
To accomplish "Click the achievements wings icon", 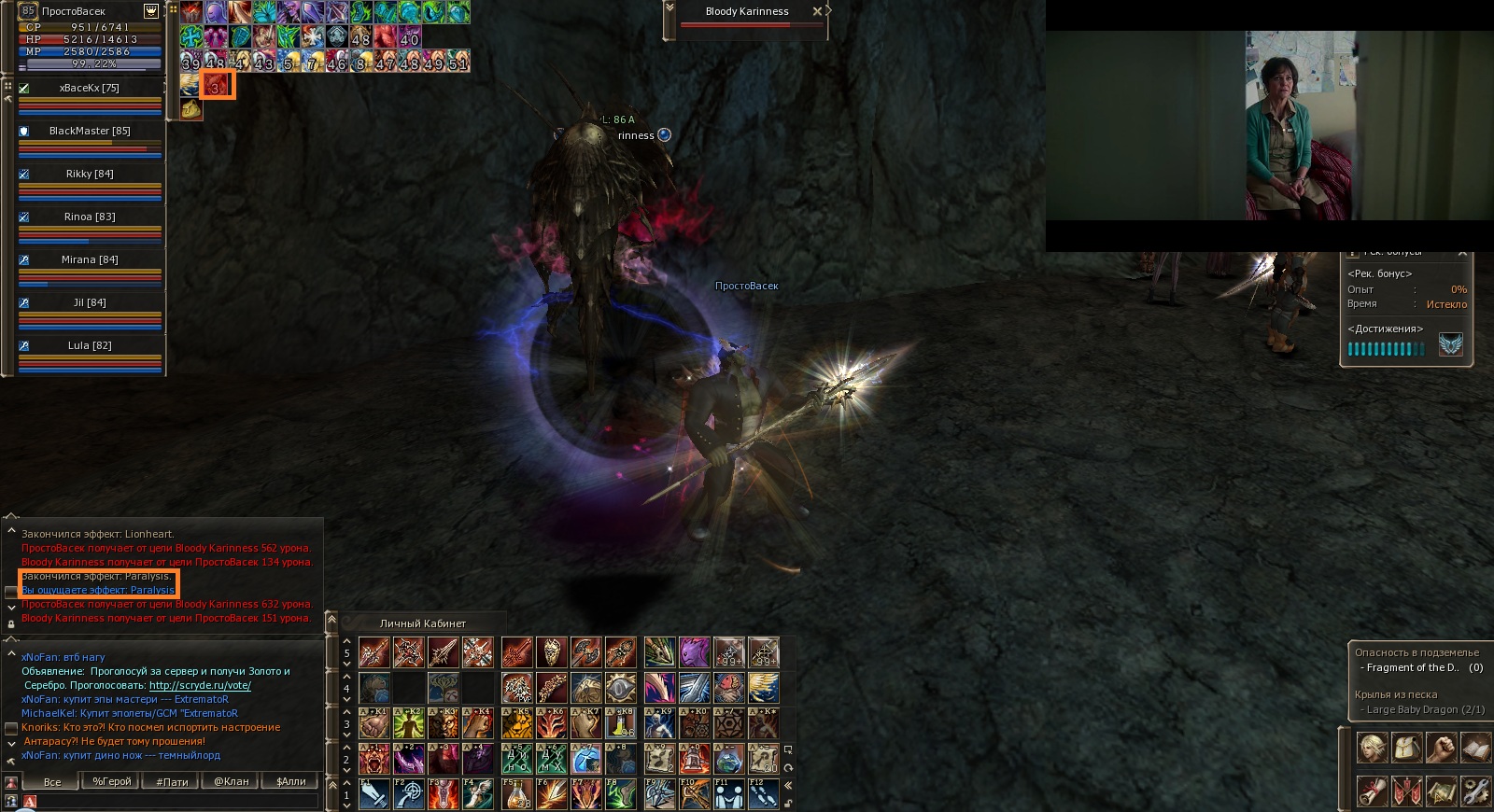I will 1450,345.
